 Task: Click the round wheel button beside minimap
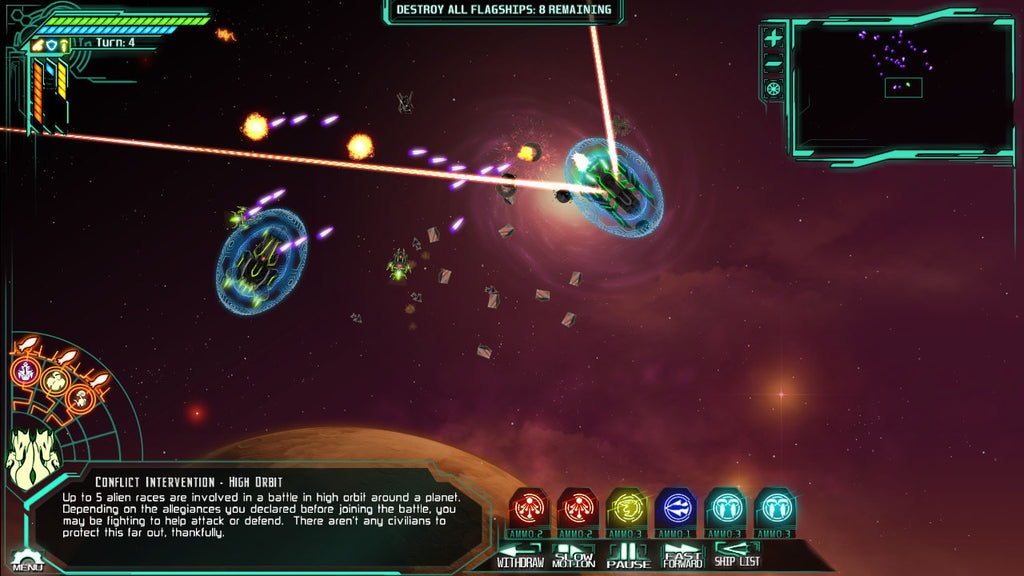click(x=773, y=89)
